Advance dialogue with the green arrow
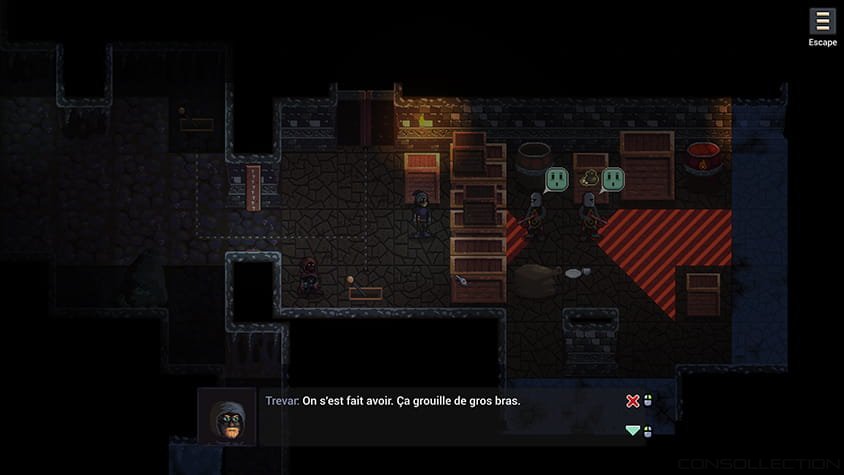The image size is (844, 475). [632, 431]
